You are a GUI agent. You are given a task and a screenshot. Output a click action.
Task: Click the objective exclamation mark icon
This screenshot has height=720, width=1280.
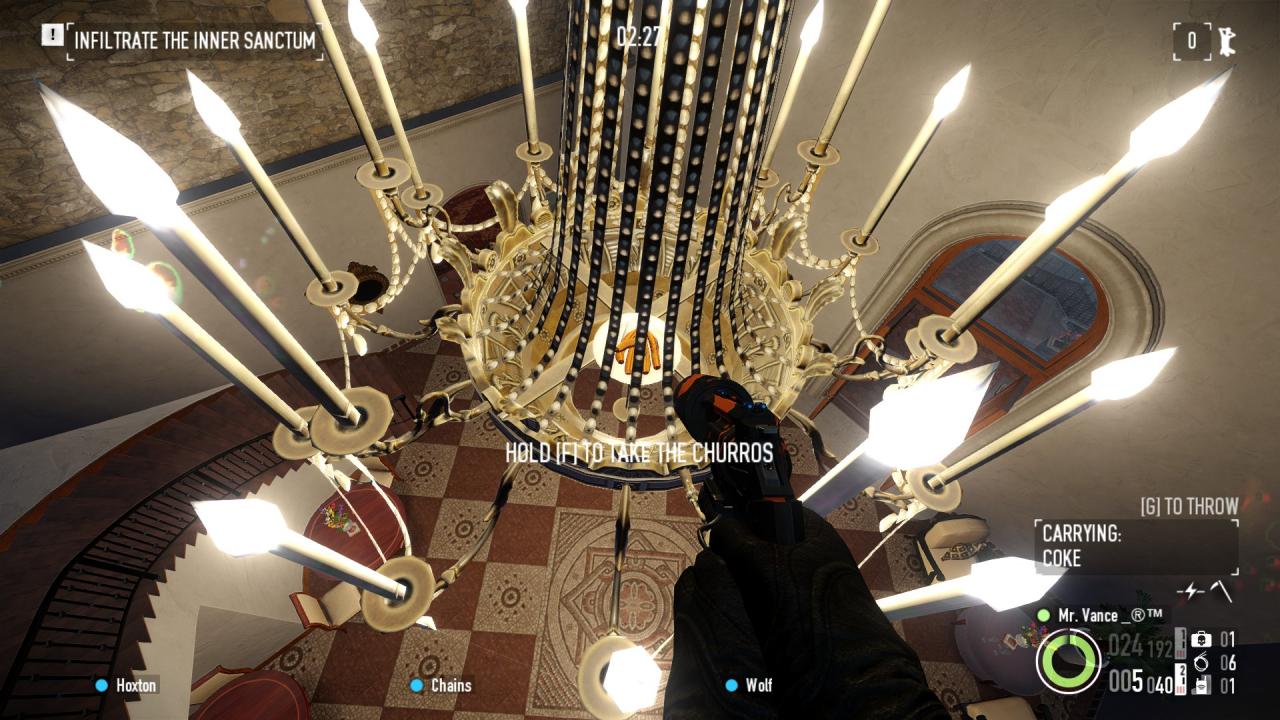(52, 36)
